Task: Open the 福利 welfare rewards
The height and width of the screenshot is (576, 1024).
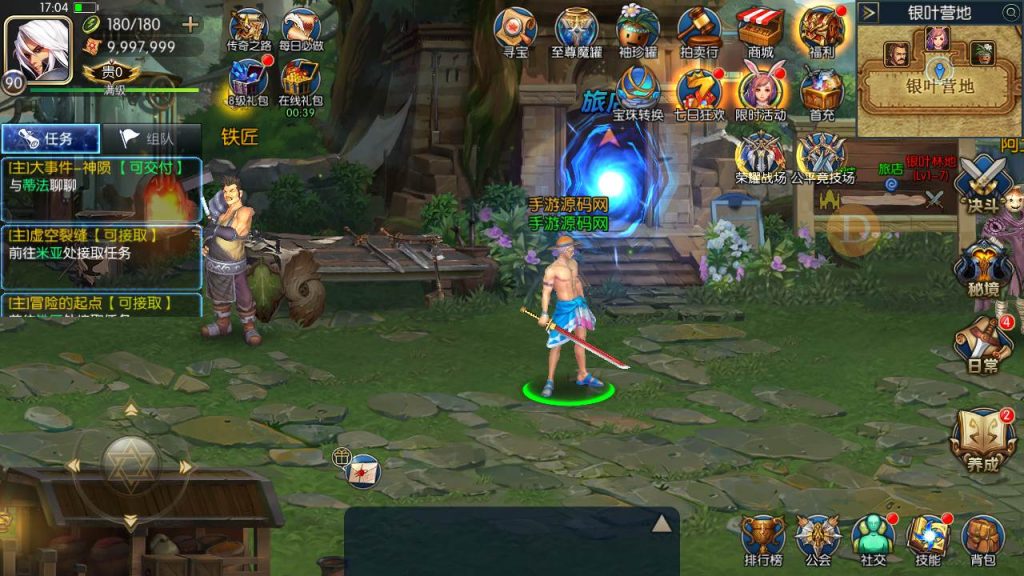Action: (x=821, y=30)
